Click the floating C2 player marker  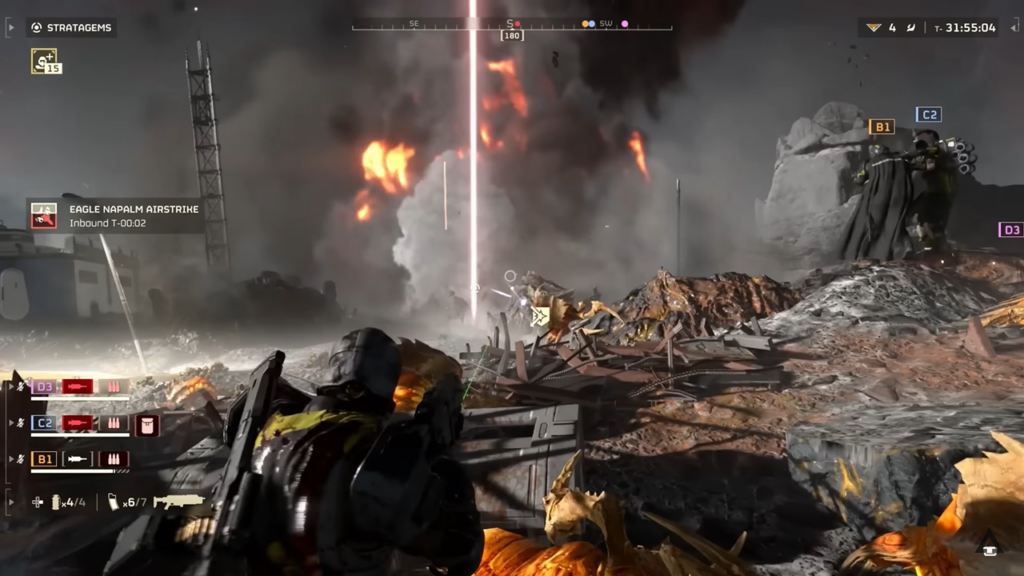coord(928,115)
